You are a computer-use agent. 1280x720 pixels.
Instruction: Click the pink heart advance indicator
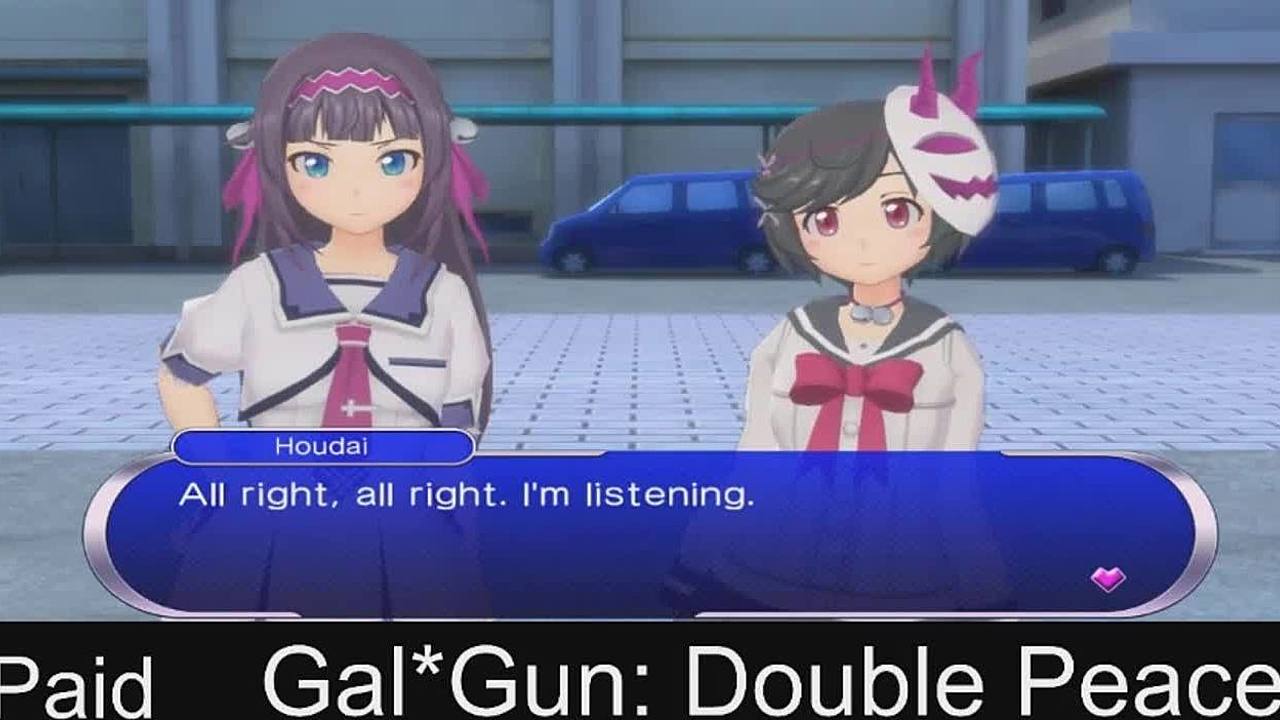pos(1107,578)
